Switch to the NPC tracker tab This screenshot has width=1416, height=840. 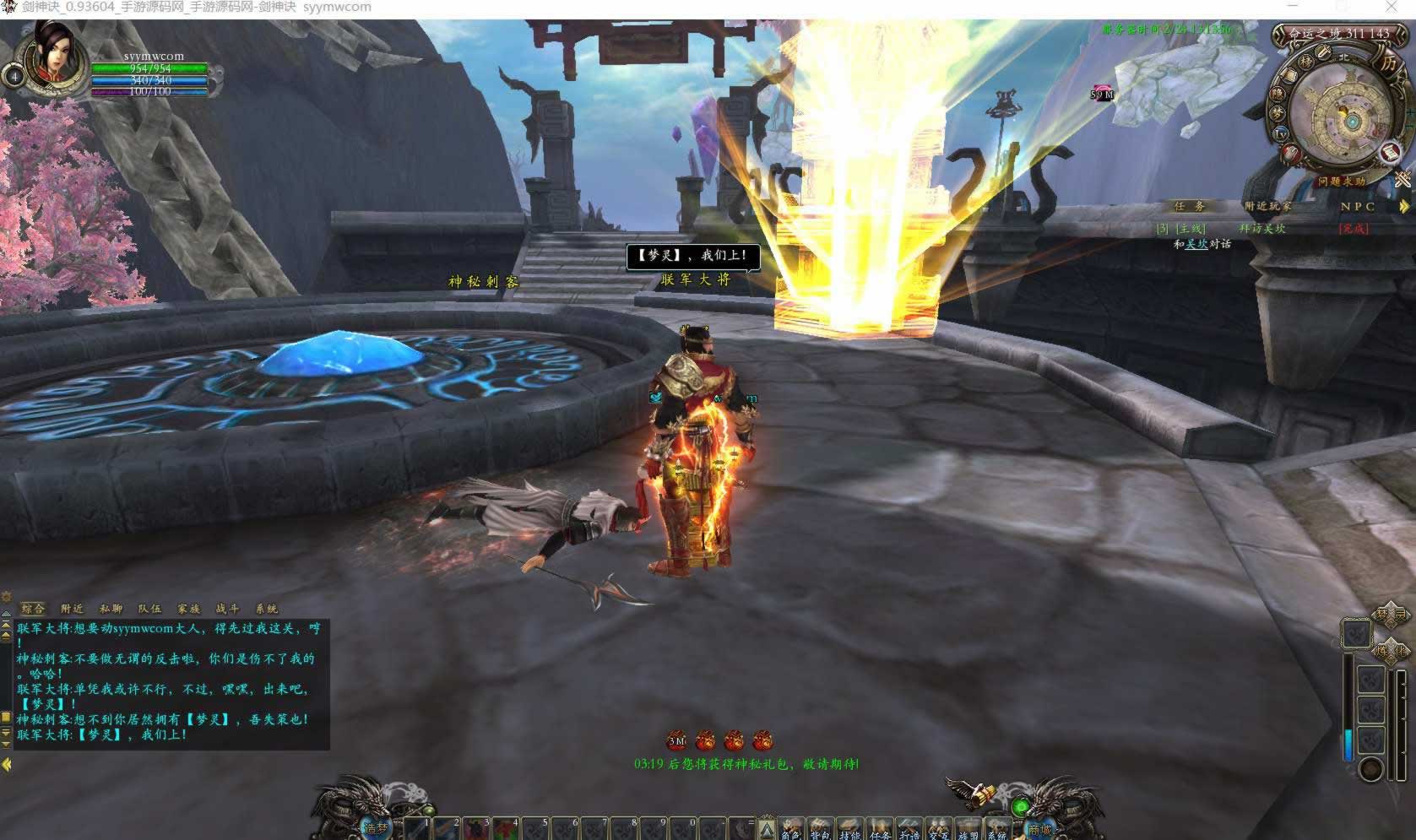(1358, 206)
